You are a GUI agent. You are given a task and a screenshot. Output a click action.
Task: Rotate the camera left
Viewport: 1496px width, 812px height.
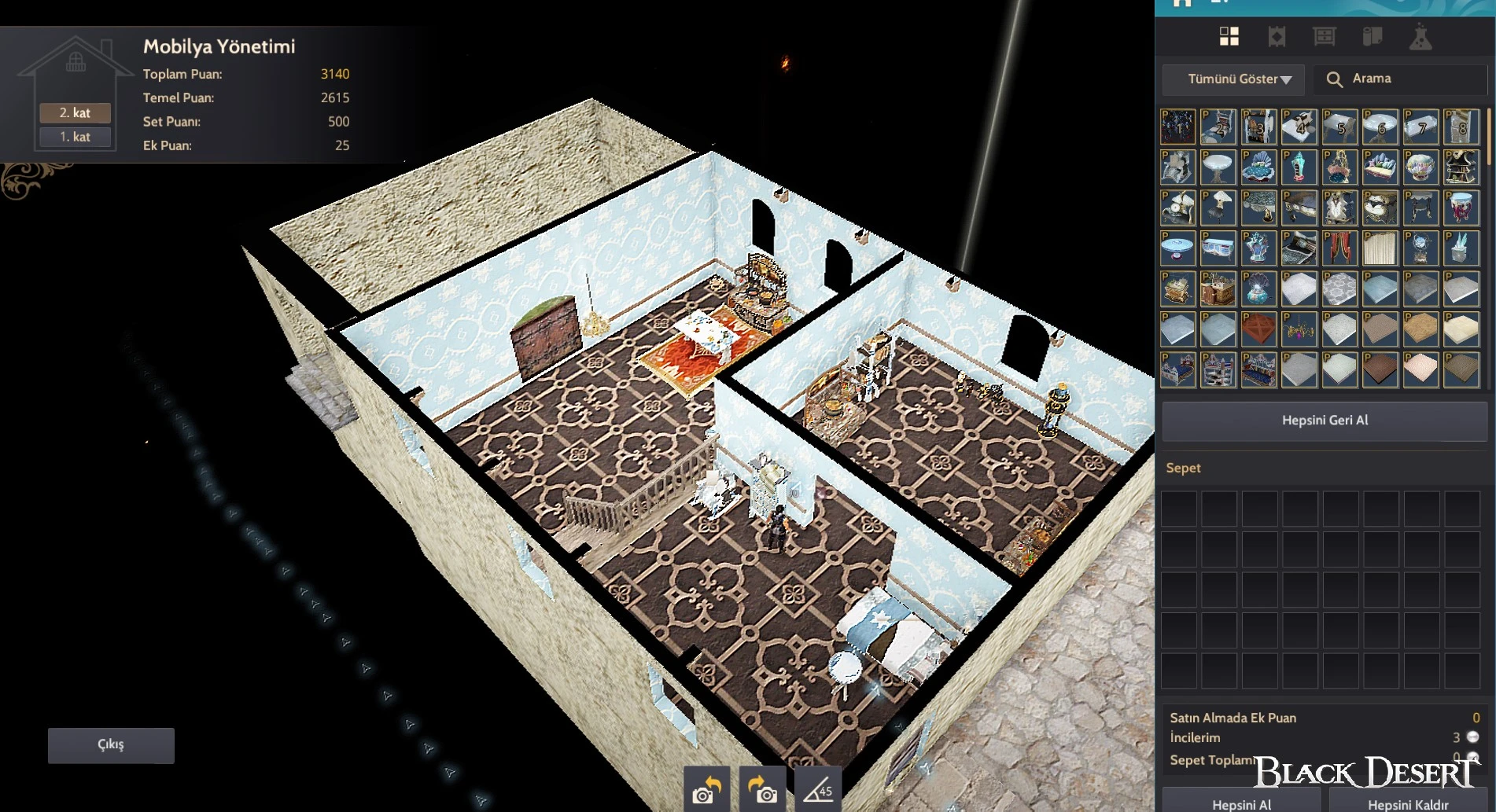[706, 788]
